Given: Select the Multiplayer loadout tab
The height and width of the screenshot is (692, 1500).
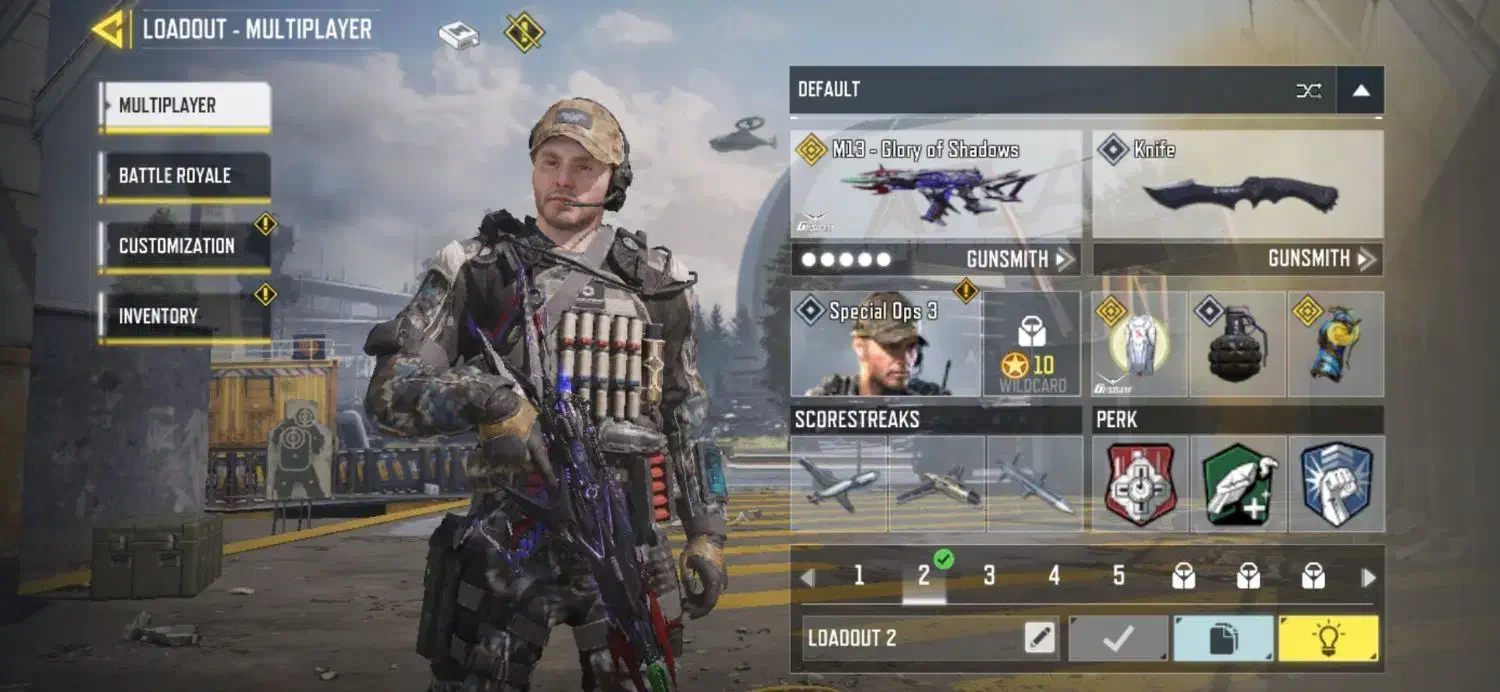Looking at the screenshot, I should click(x=185, y=106).
